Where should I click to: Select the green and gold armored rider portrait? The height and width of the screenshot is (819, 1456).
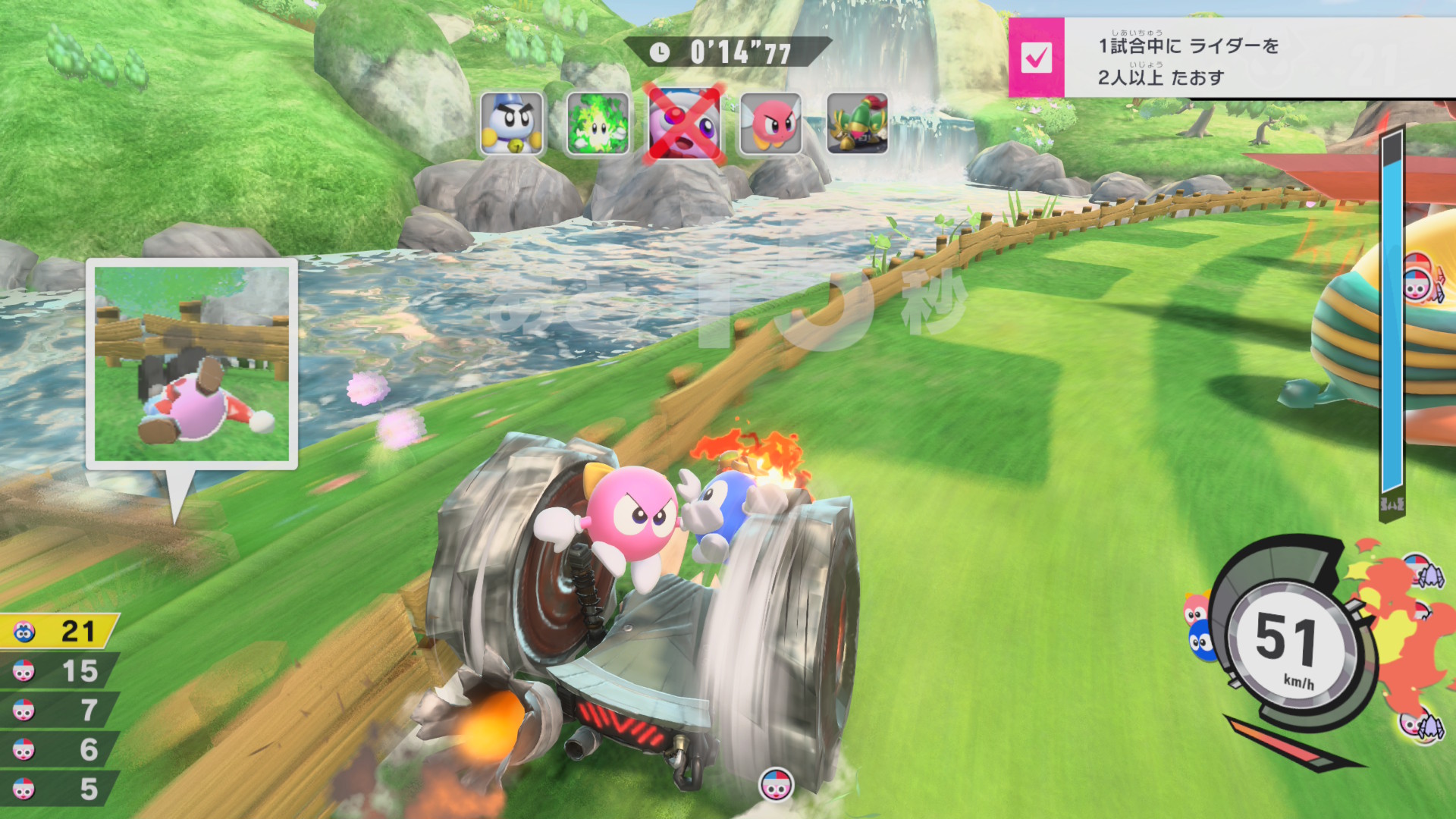(x=857, y=124)
